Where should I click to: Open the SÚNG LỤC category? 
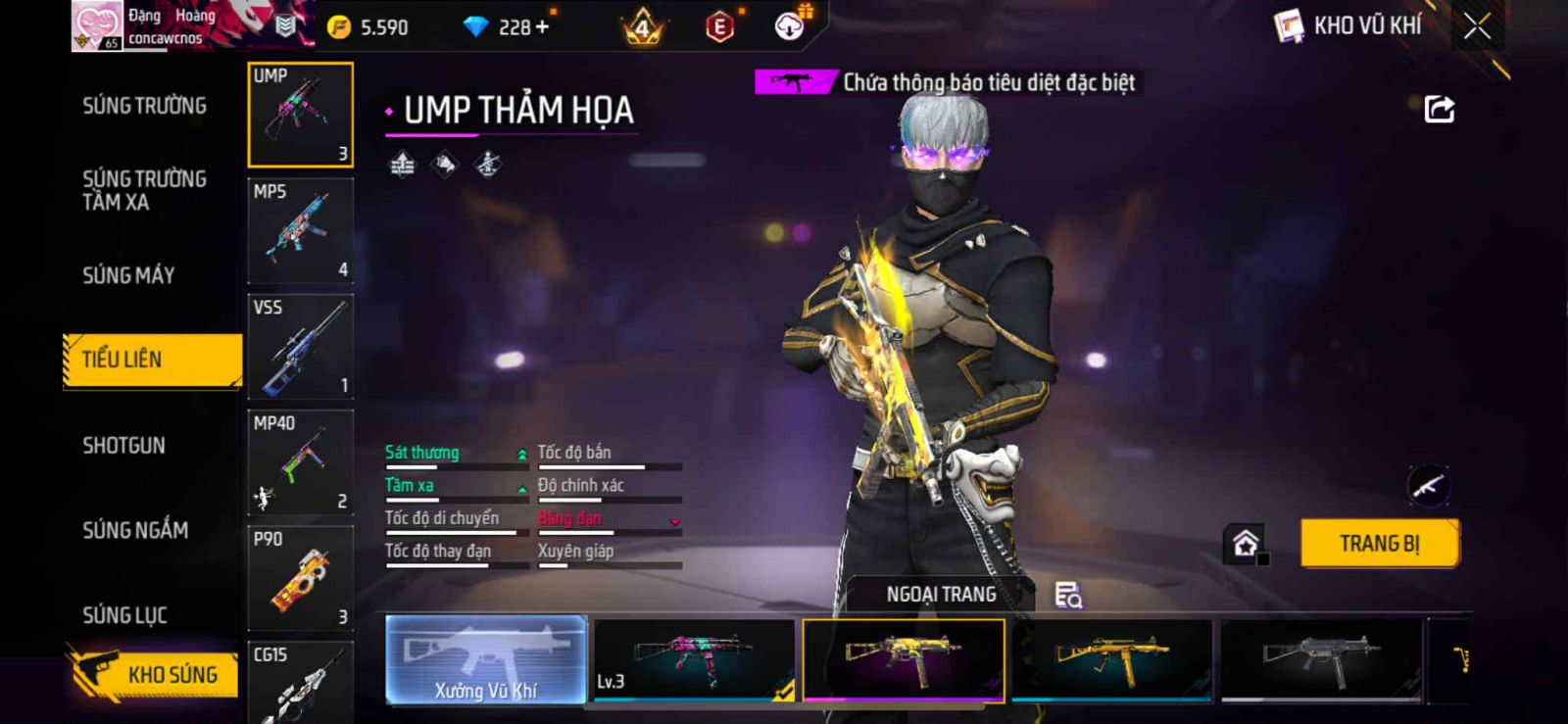point(124,615)
